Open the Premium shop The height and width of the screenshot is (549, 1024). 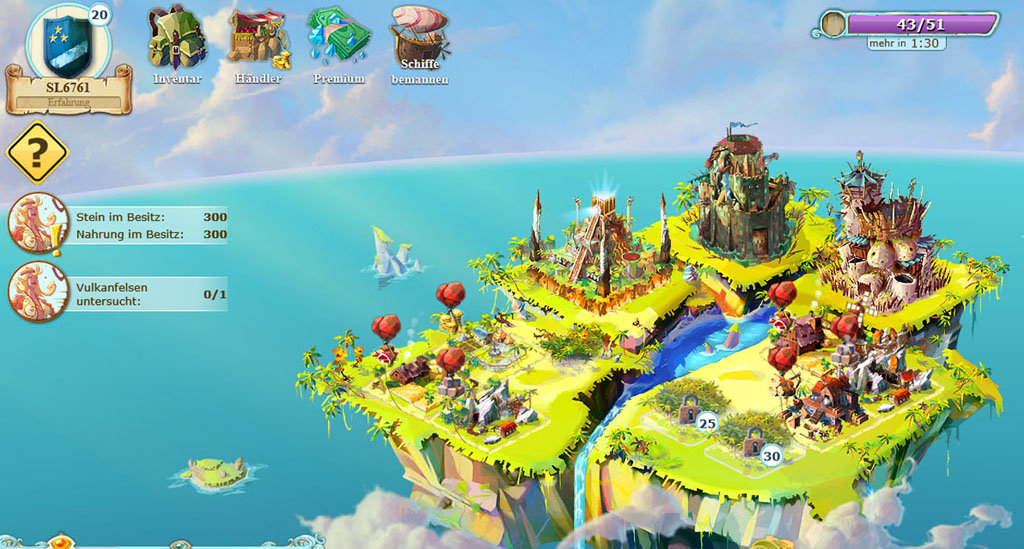click(338, 37)
